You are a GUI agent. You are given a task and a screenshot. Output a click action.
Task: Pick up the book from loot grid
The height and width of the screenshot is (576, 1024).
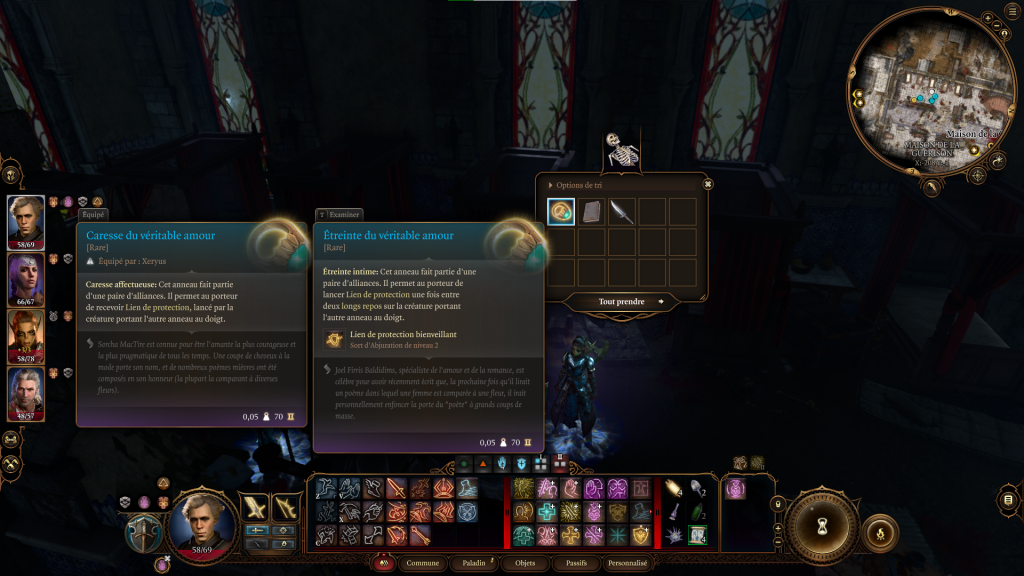pyautogui.click(x=592, y=211)
